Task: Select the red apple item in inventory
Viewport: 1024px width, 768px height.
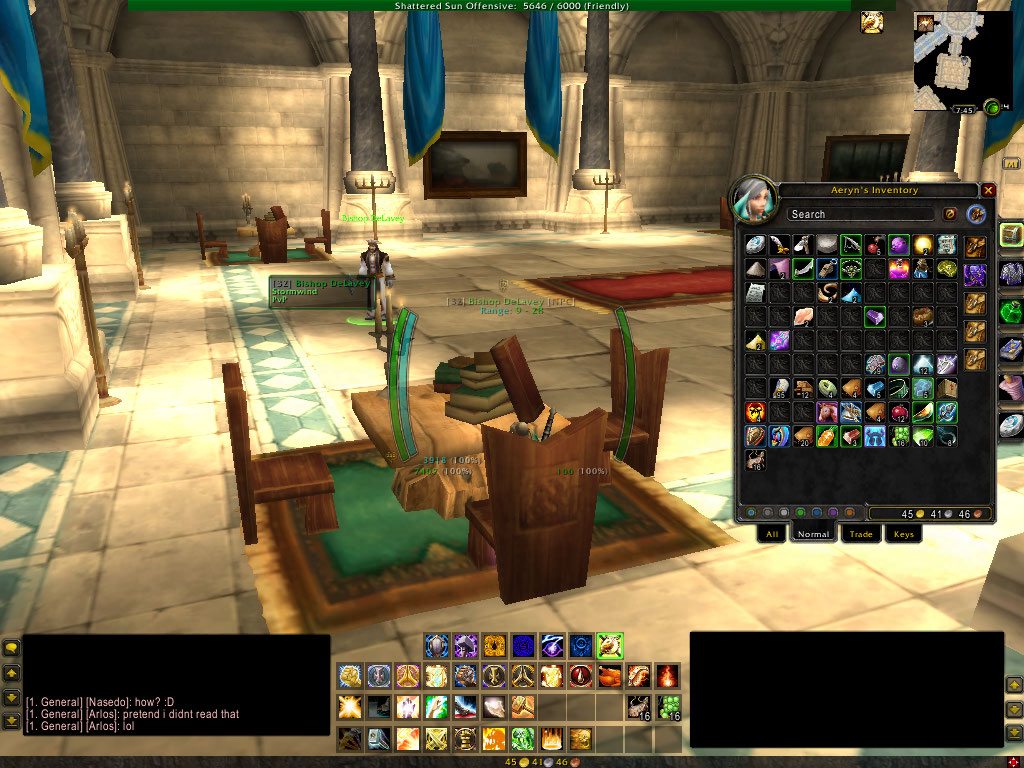Action: pos(899,412)
